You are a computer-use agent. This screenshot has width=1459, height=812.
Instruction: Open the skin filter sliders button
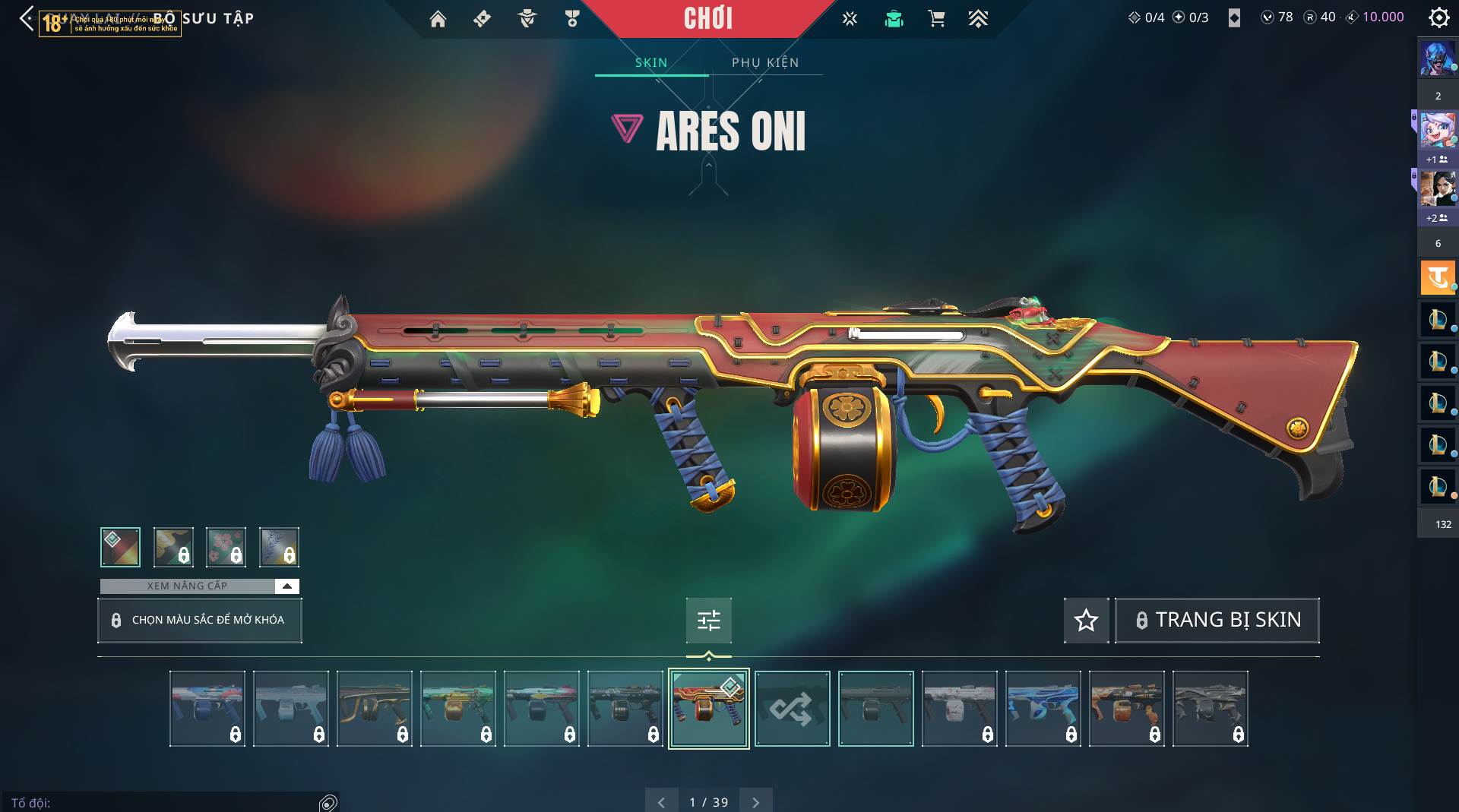(x=708, y=621)
